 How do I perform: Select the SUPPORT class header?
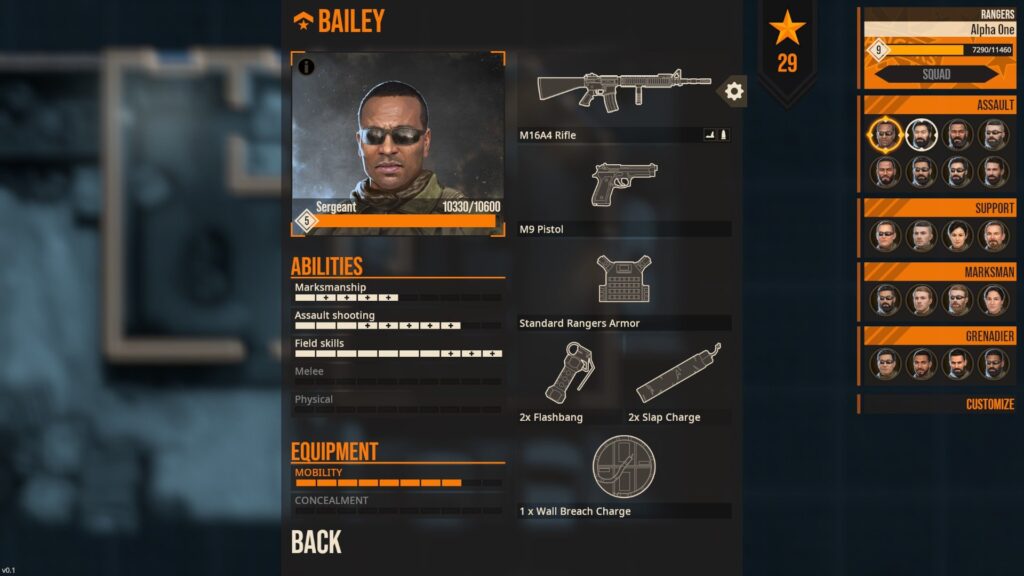(x=939, y=208)
